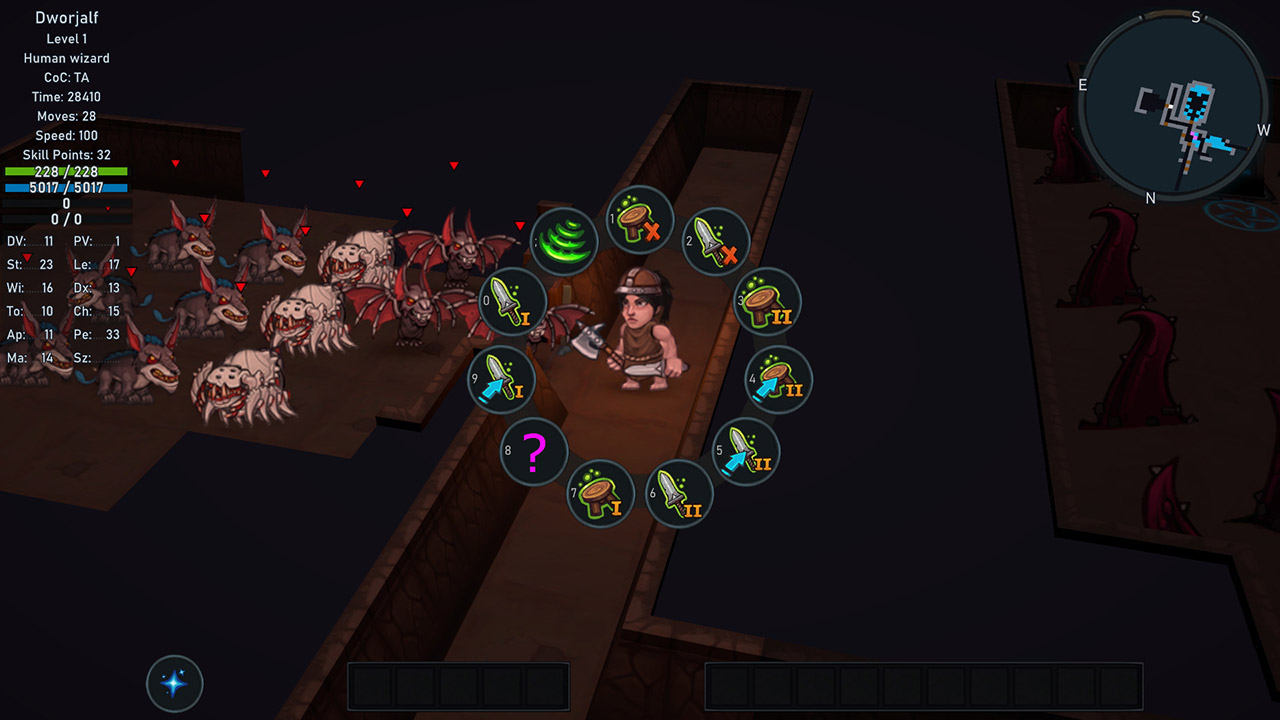Activate the dagger with blue arrow tier II
Screen dimensions: 1280x720
coord(746,451)
